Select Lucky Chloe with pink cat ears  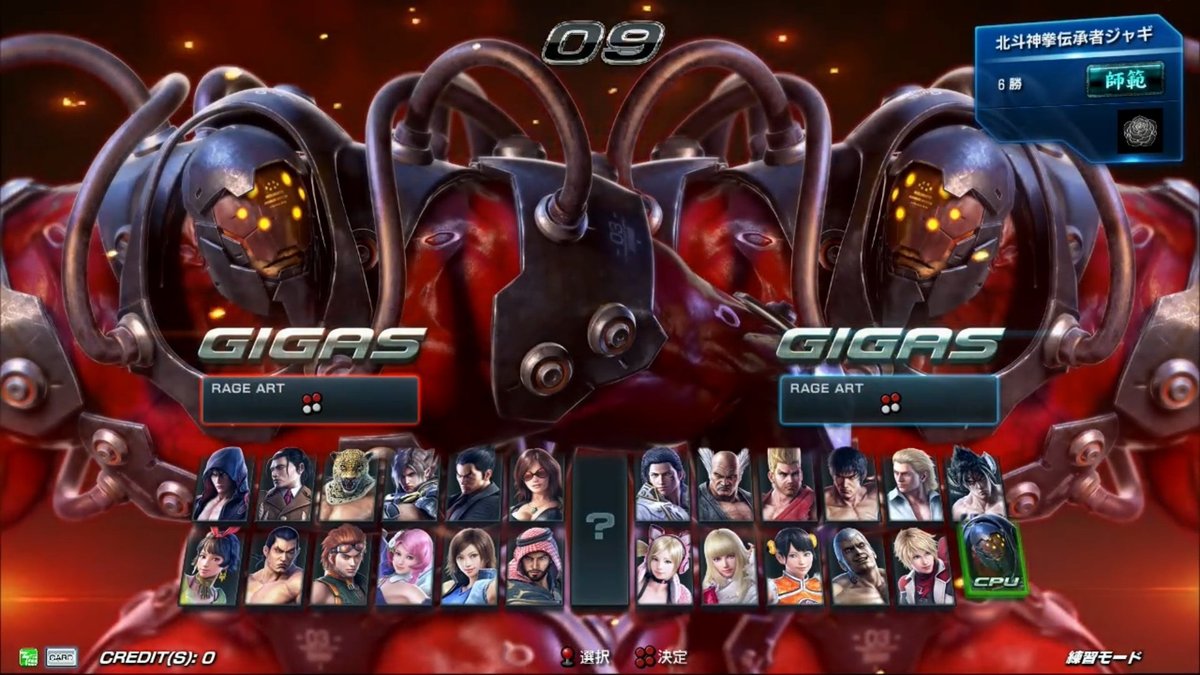tap(665, 567)
